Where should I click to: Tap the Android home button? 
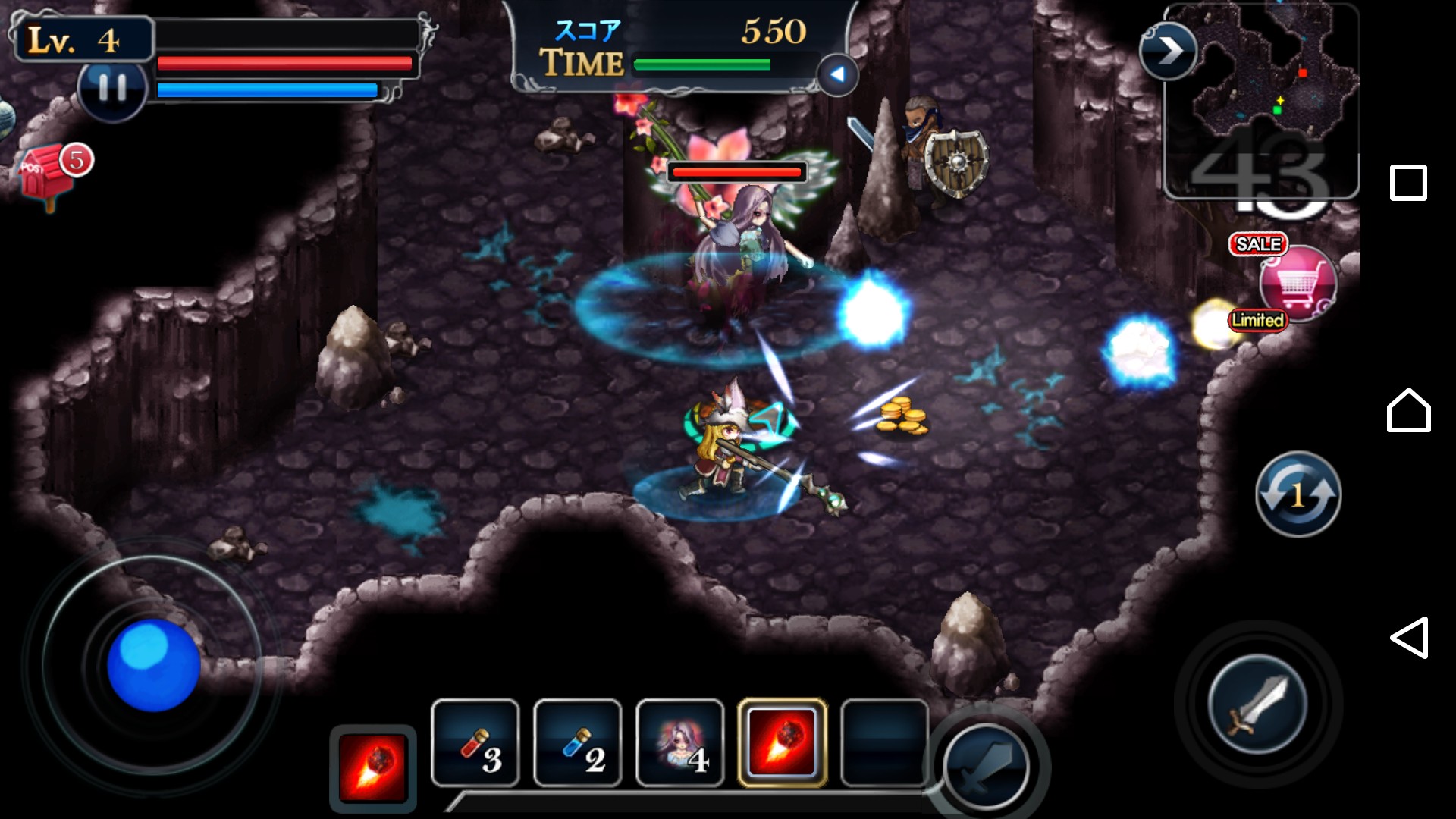pos(1408,410)
